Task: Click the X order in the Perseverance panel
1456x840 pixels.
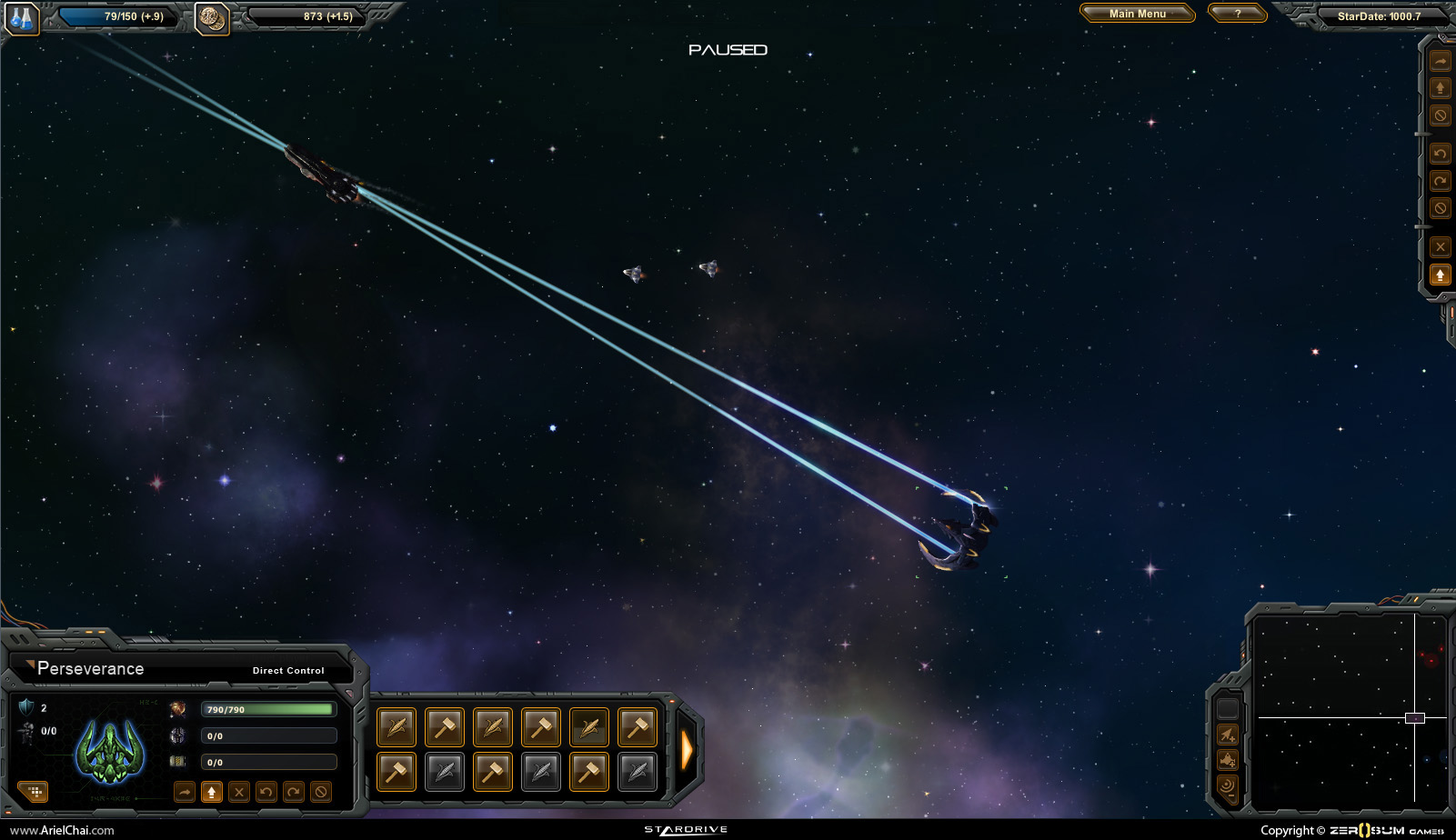Action: (239, 792)
